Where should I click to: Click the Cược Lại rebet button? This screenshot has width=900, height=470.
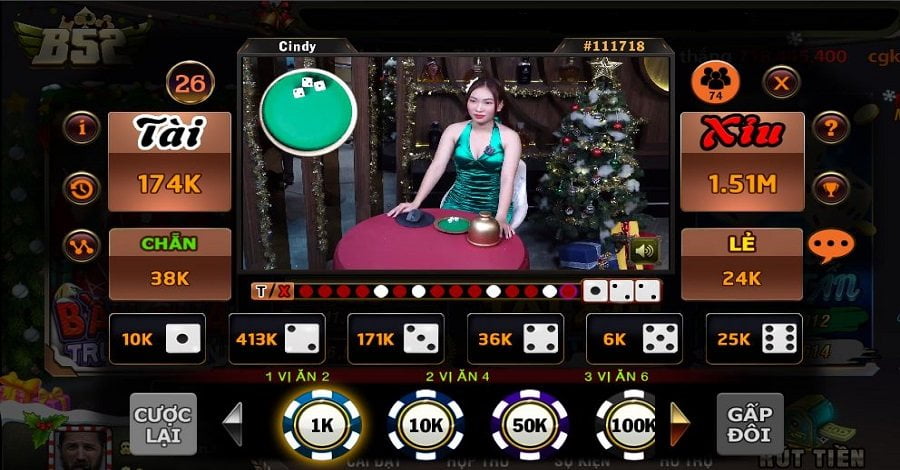(164, 424)
